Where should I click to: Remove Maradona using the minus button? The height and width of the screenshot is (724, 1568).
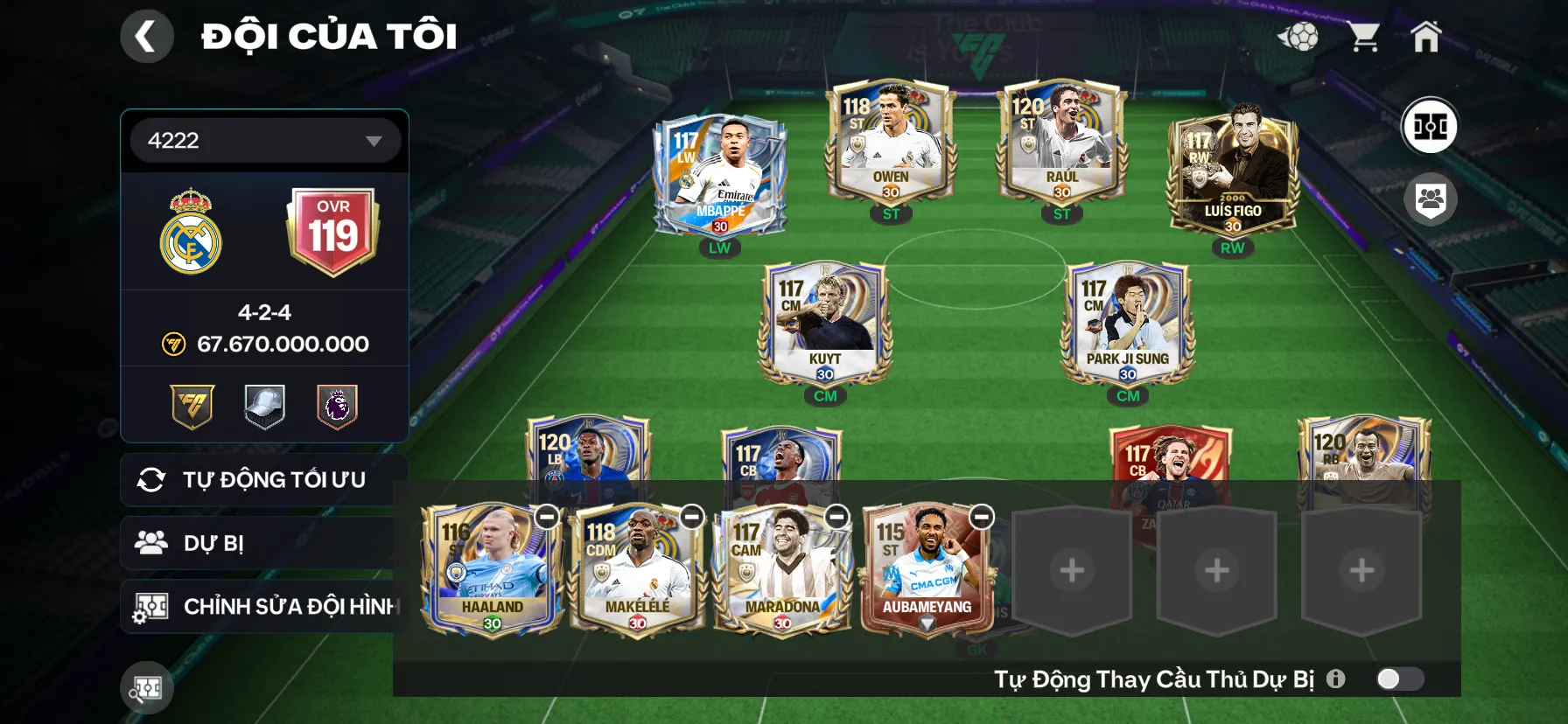836,517
